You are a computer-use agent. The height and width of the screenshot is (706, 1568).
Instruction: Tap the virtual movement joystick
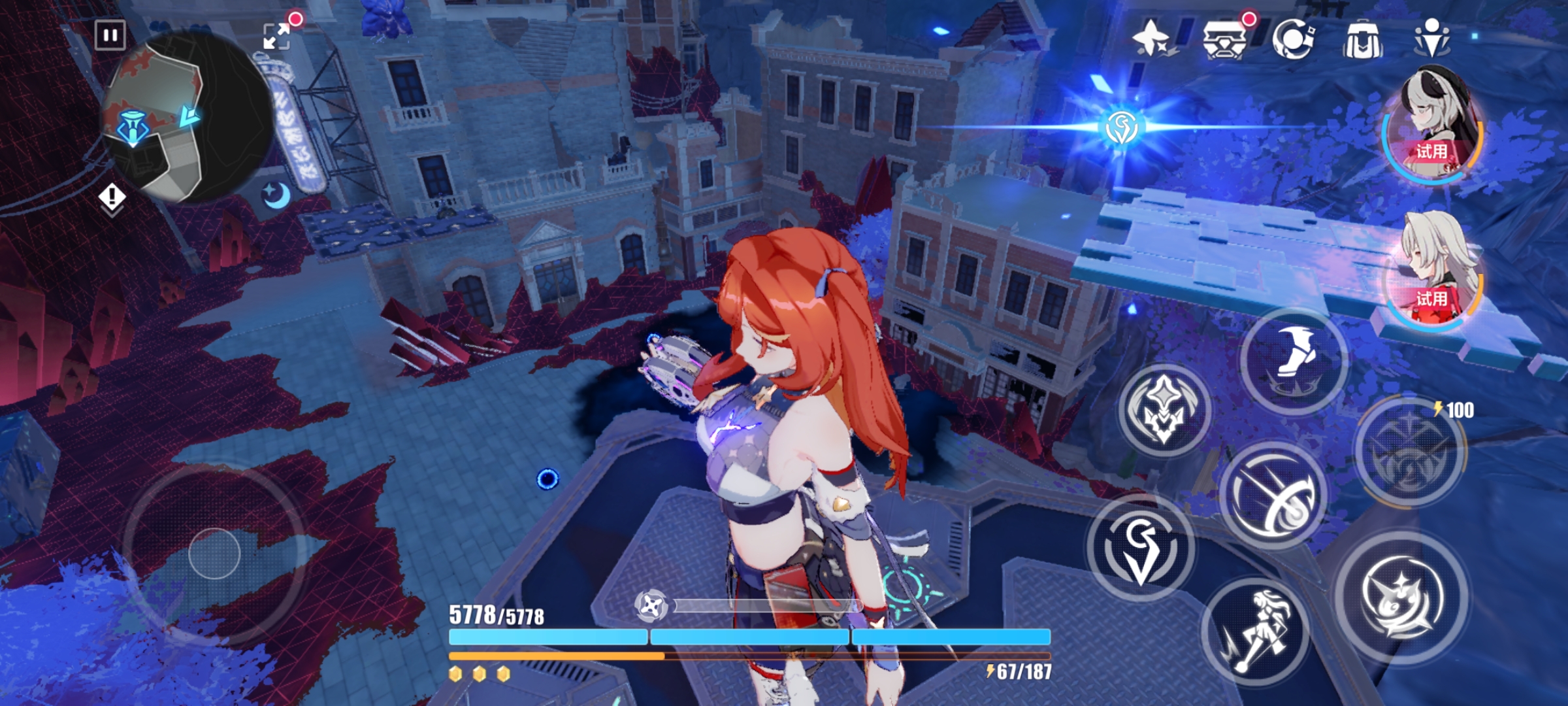point(214,554)
